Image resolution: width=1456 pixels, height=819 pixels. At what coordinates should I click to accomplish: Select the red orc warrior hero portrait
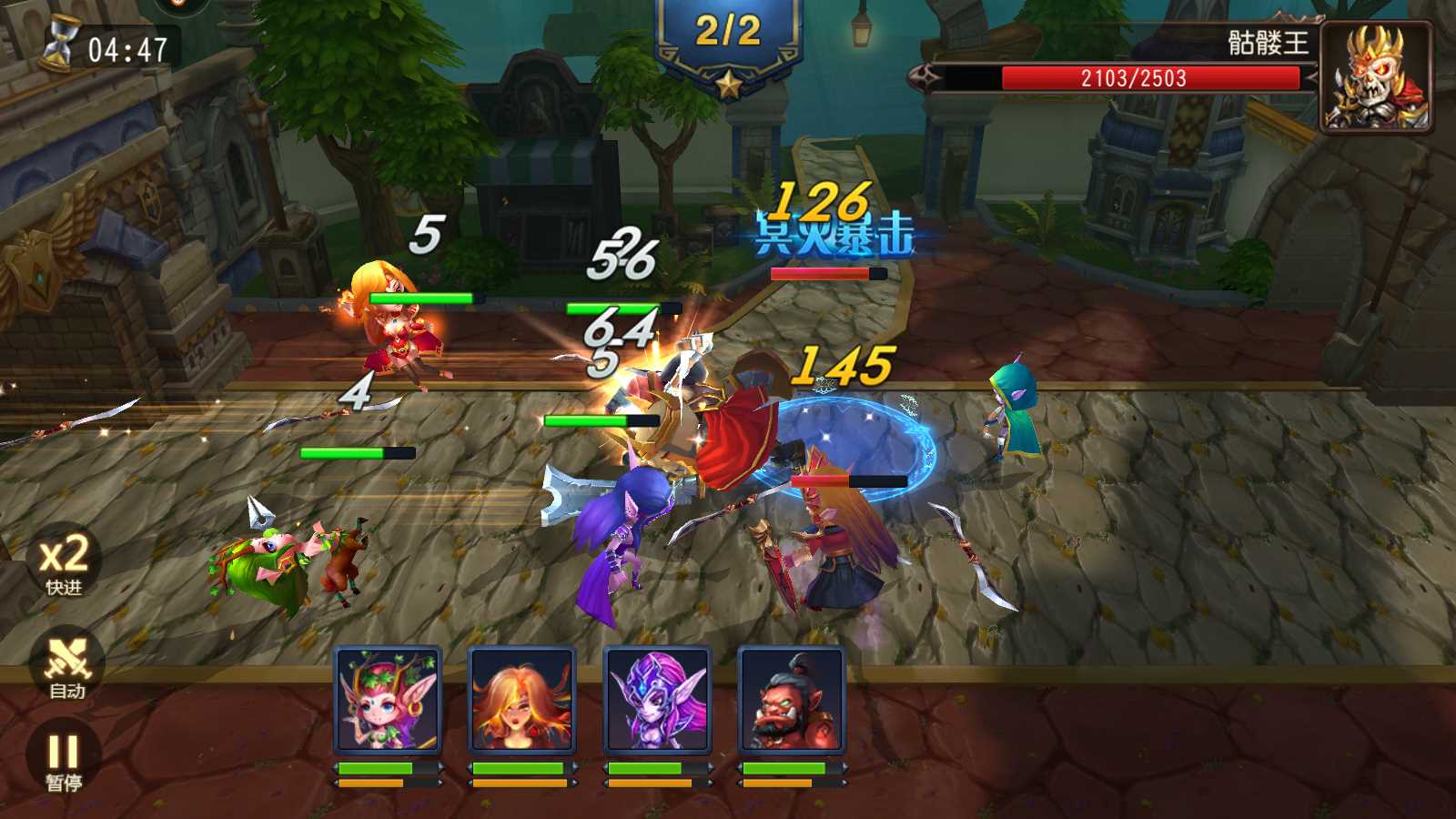791,700
